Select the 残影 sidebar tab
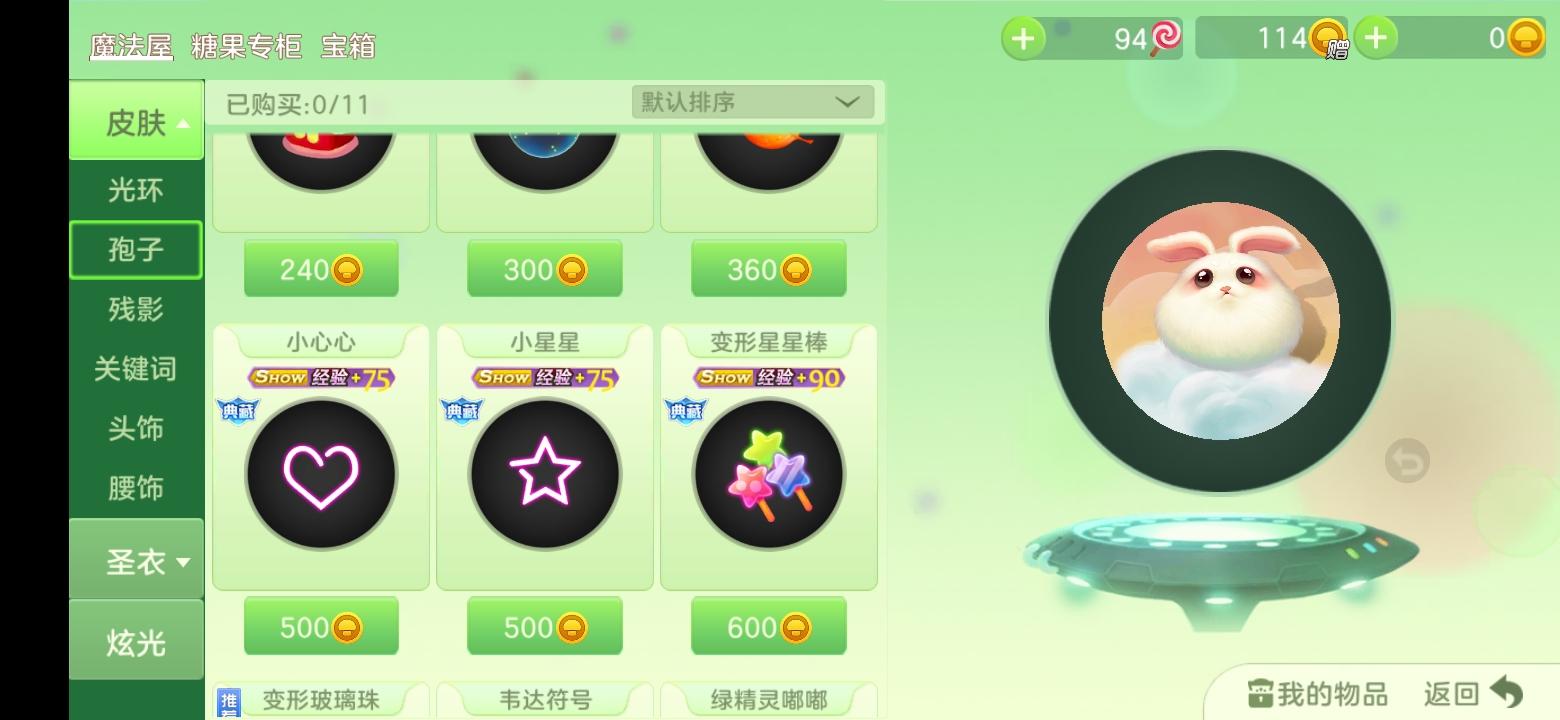Screen dimensions: 1560x720 coord(136,310)
